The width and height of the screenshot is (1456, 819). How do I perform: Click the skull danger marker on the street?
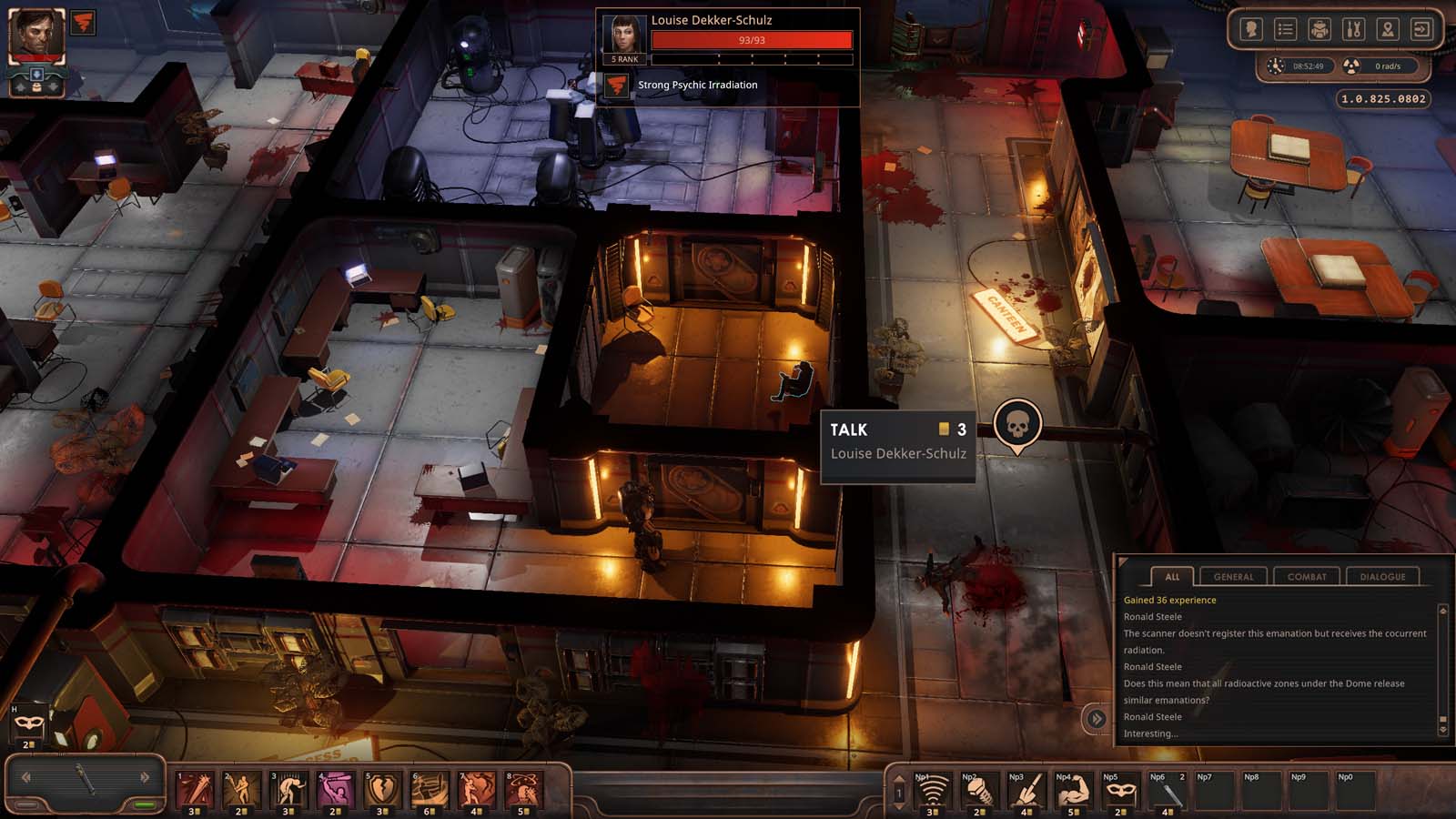tap(1017, 424)
